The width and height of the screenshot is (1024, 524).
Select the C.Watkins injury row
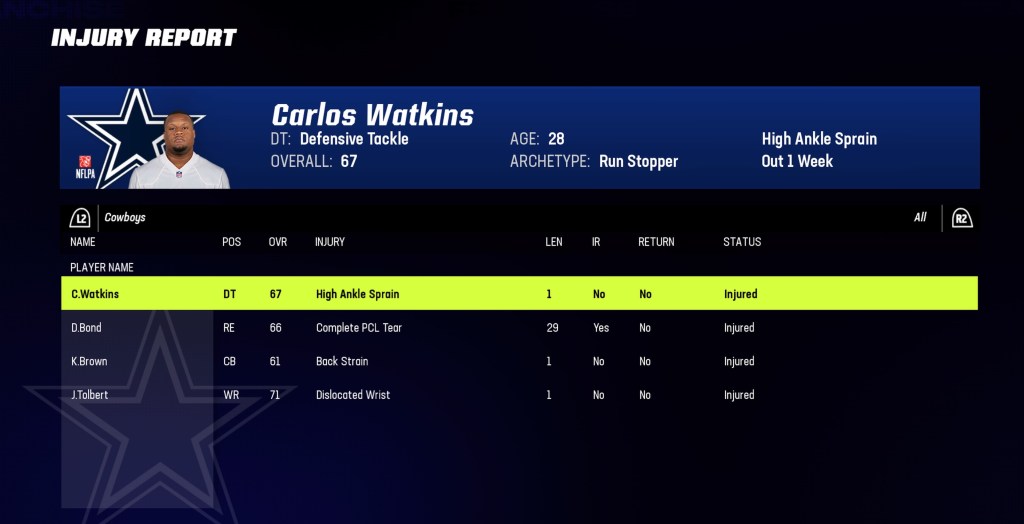point(518,294)
